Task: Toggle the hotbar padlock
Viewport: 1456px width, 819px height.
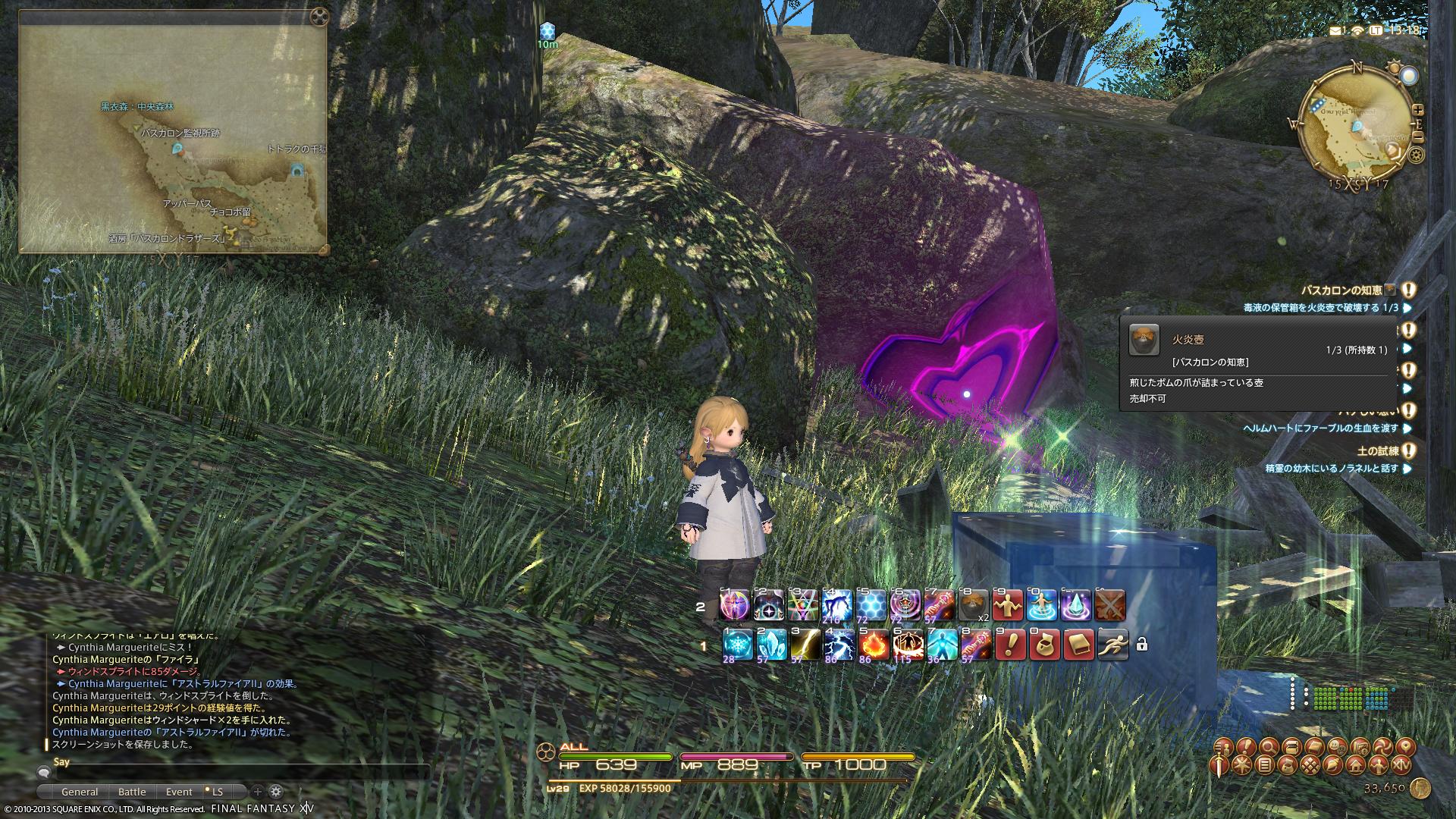Action: point(1141,645)
